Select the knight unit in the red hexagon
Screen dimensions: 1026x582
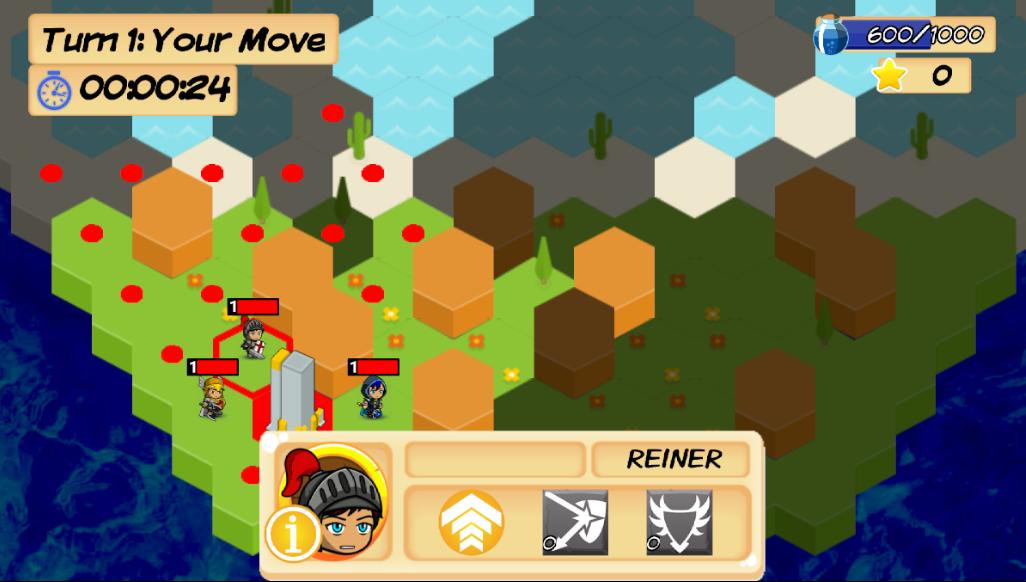pyautogui.click(x=253, y=338)
